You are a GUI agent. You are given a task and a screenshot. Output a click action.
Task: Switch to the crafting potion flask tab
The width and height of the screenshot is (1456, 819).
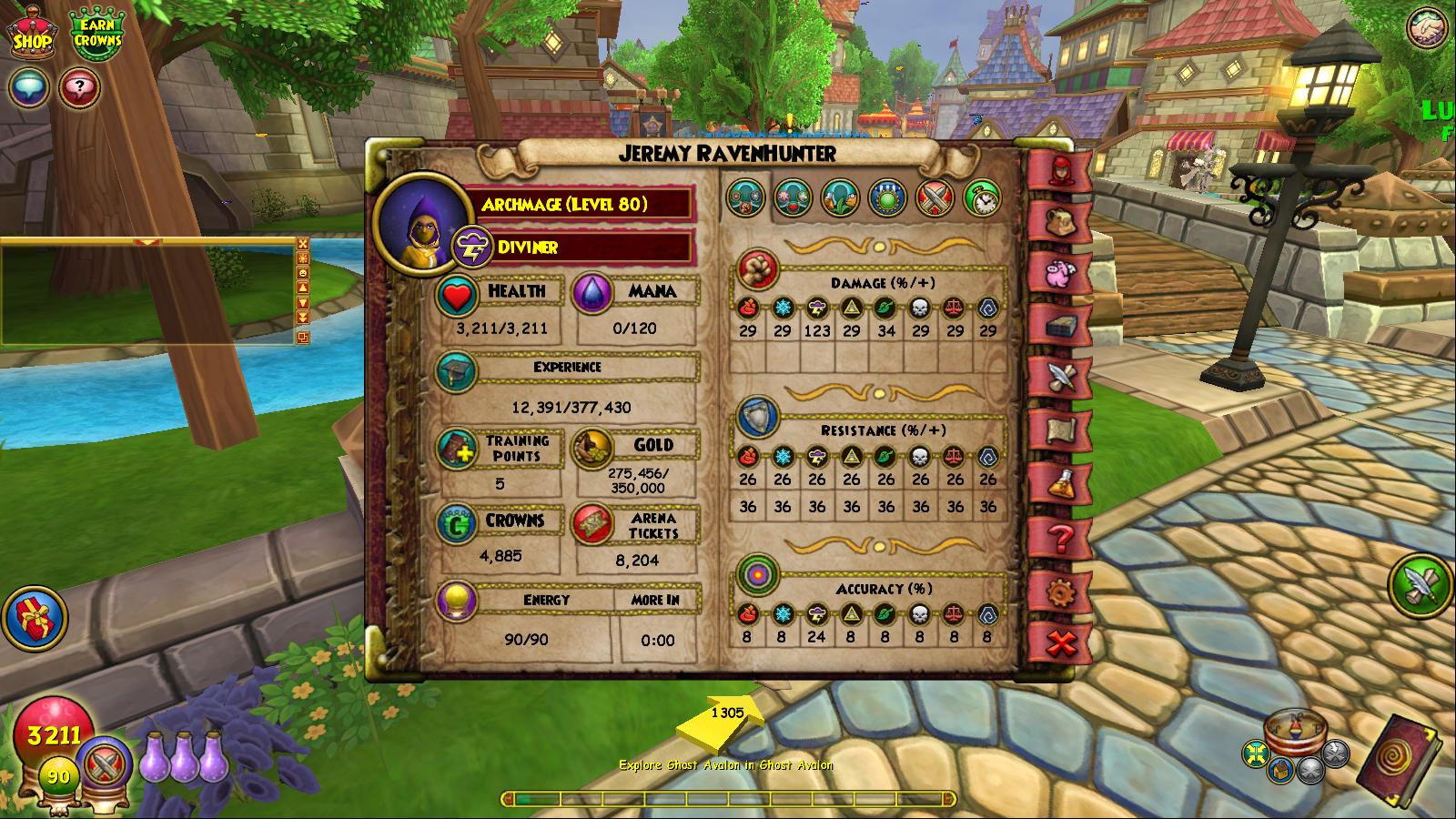1057,483
